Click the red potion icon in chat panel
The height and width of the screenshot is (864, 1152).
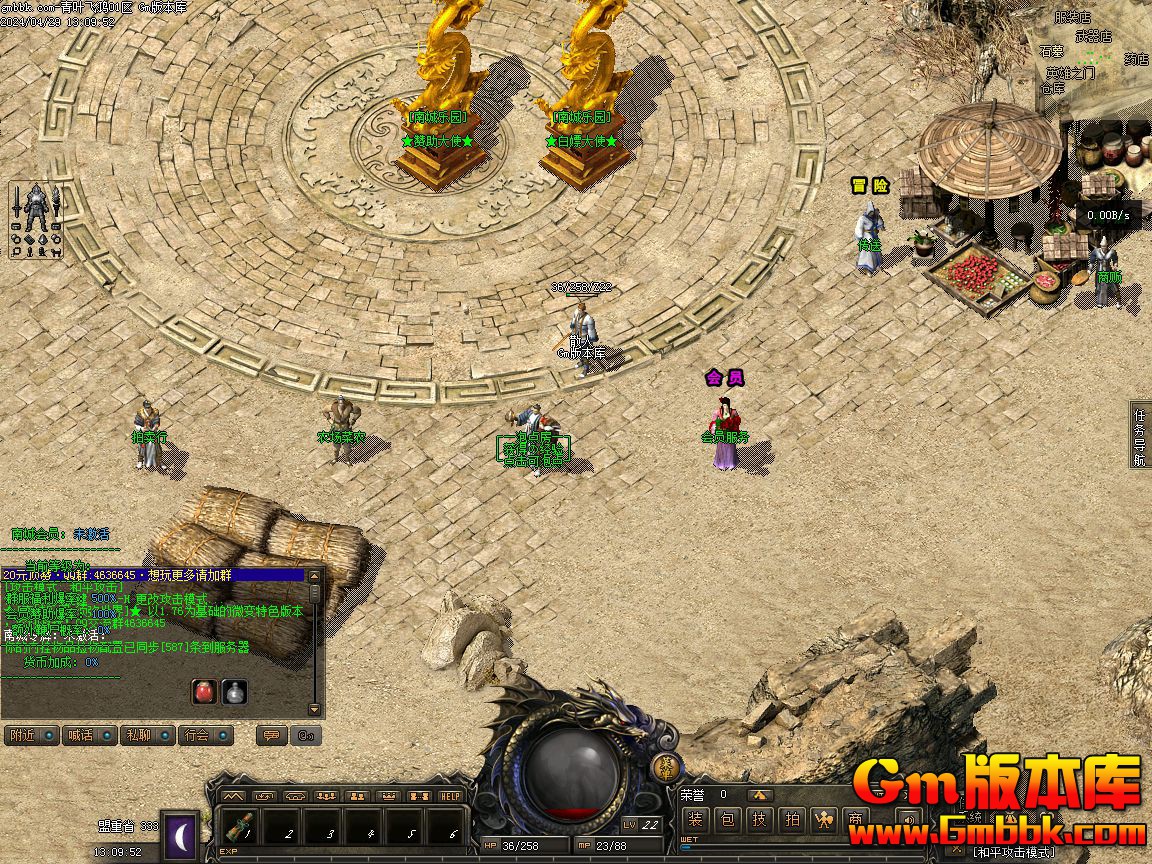(204, 691)
